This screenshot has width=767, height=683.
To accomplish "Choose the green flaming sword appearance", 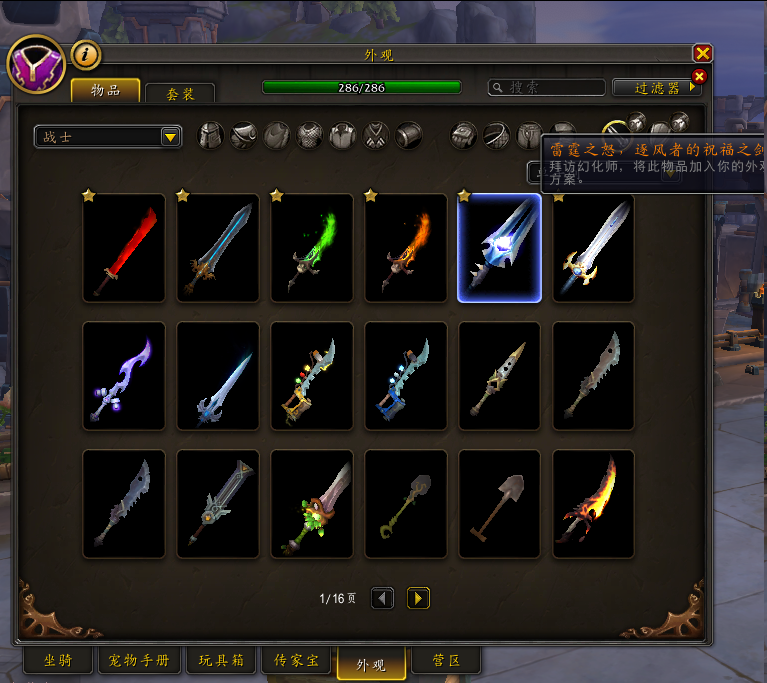I will tap(312, 248).
